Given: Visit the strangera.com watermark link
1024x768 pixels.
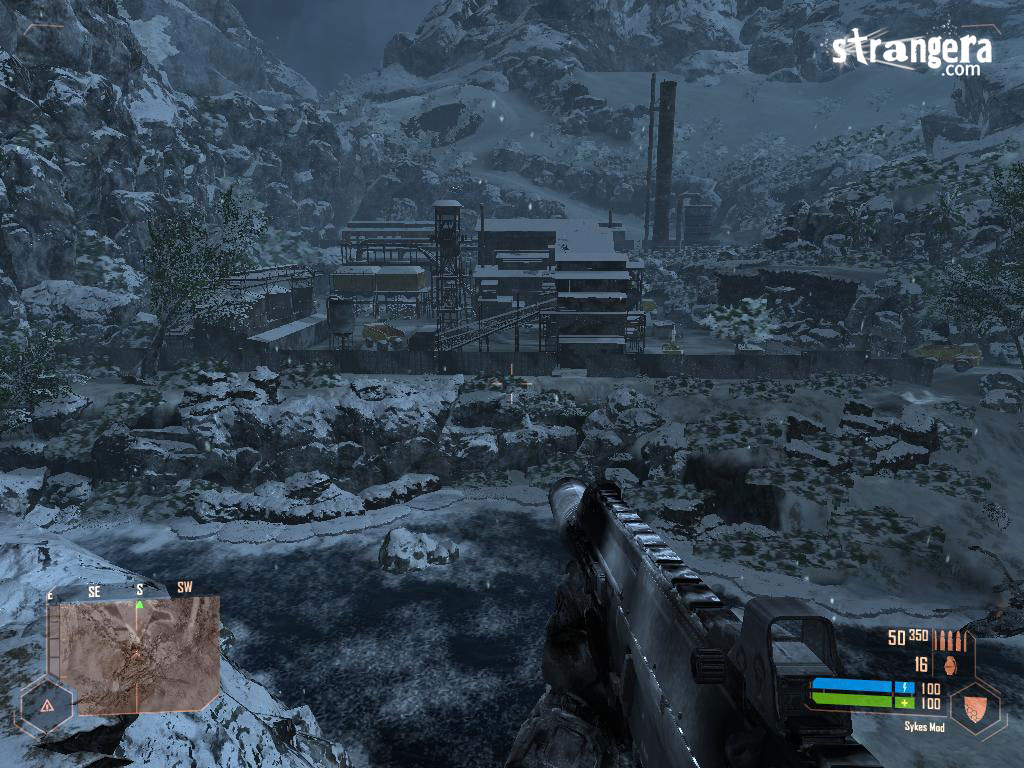Looking at the screenshot, I should tap(911, 54).
